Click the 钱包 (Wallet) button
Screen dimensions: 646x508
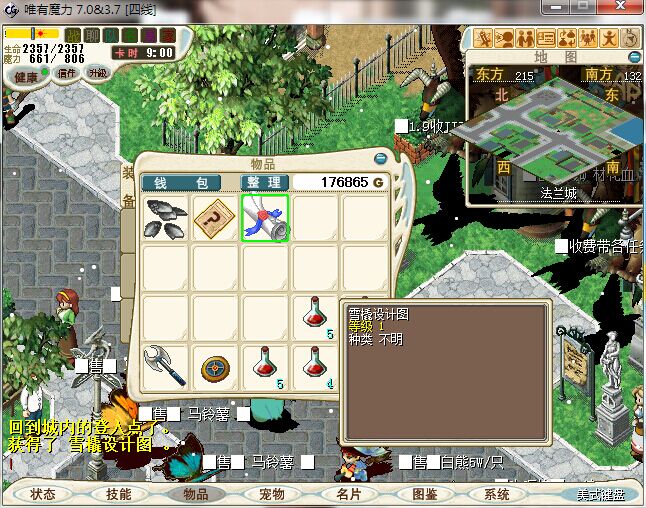[180, 183]
